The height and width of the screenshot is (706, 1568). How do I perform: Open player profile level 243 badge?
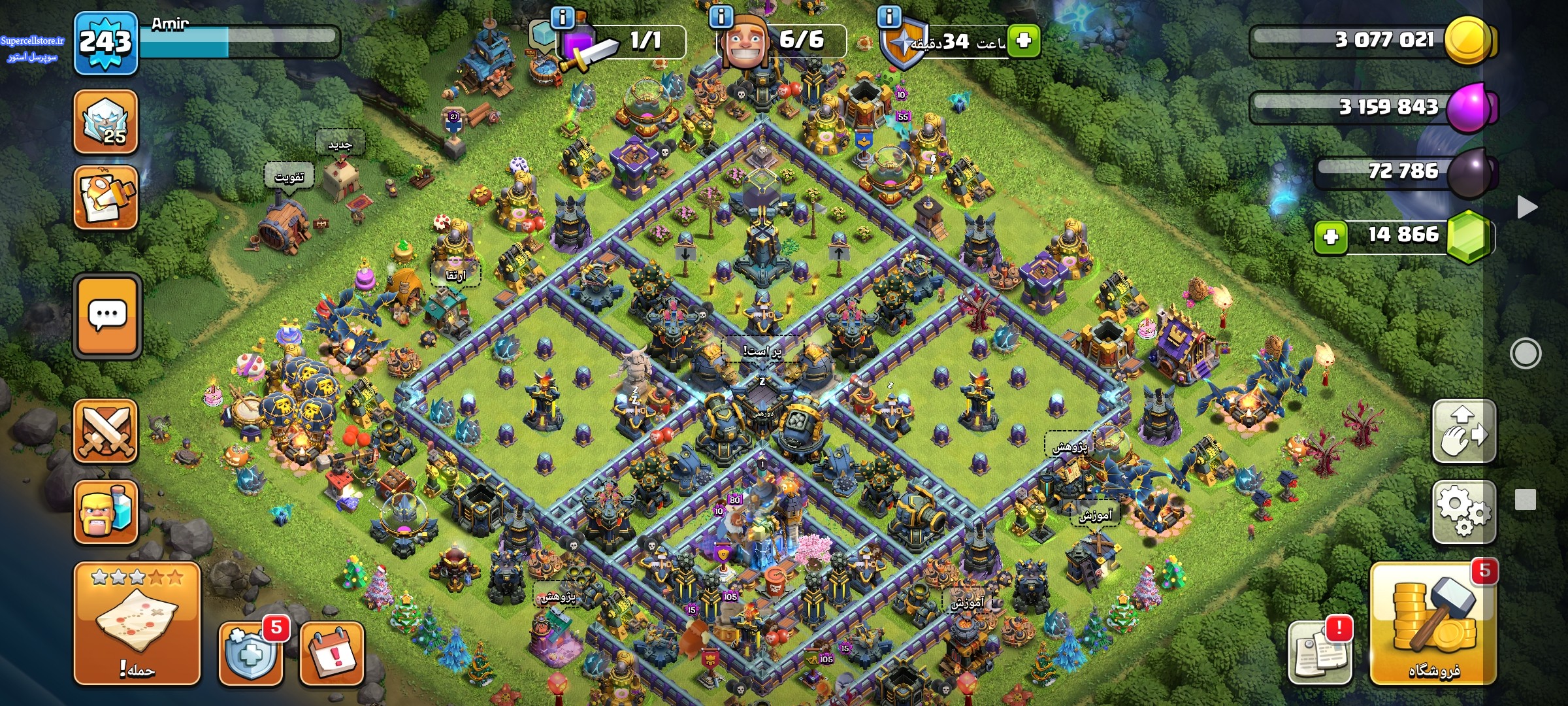pos(106,43)
